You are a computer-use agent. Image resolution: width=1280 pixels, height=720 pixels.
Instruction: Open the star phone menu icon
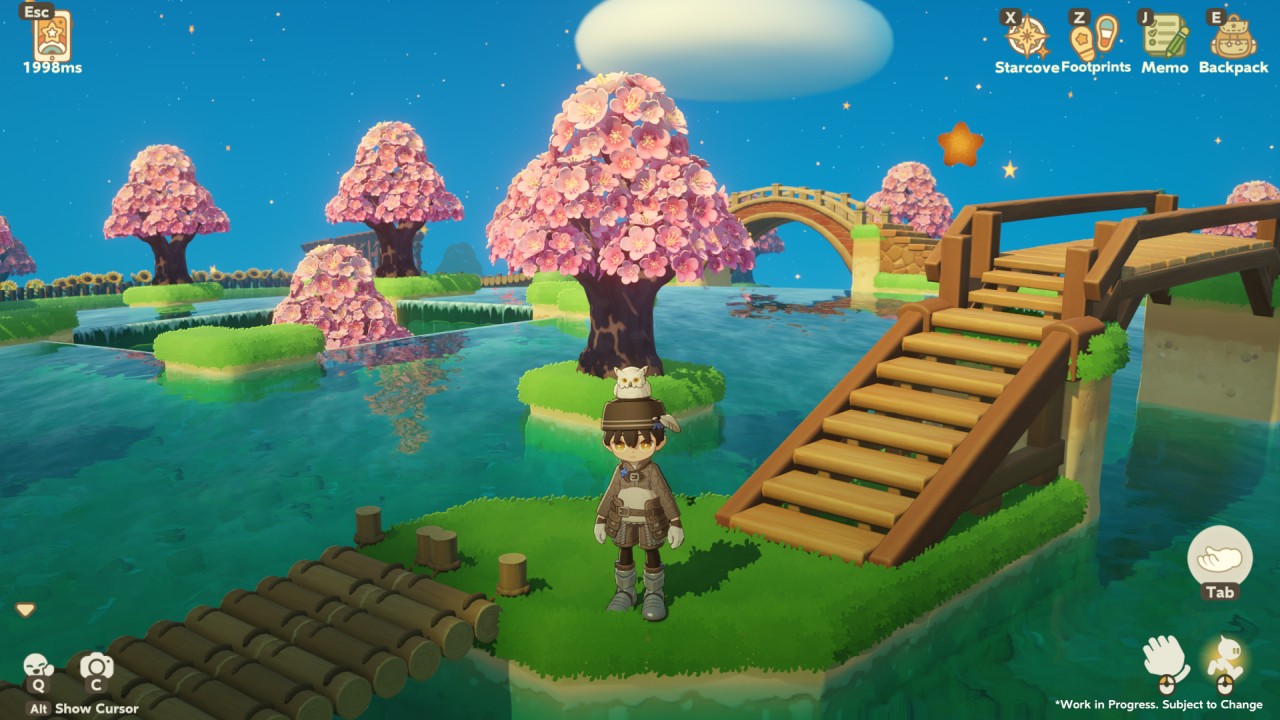pos(52,36)
